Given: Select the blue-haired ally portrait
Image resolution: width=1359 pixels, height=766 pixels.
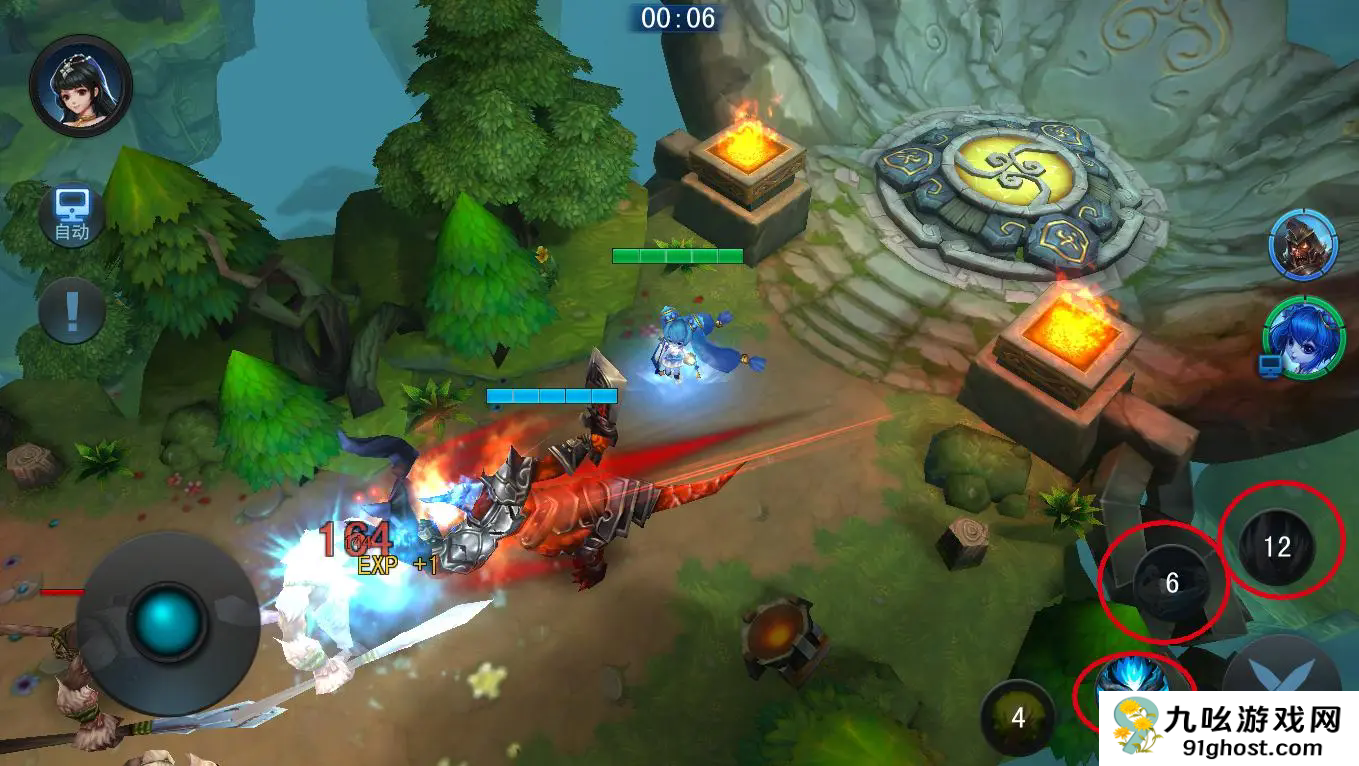Looking at the screenshot, I should [x=1302, y=336].
